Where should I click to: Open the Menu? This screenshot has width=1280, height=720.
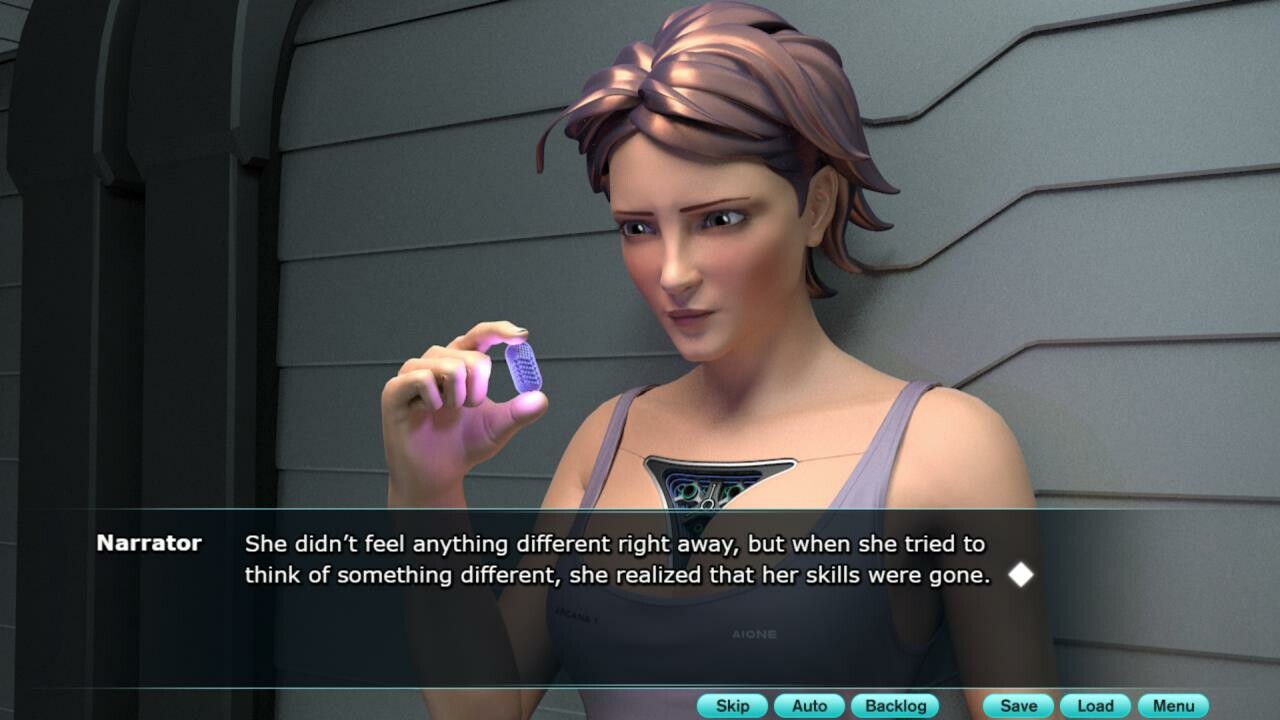pos(1173,706)
